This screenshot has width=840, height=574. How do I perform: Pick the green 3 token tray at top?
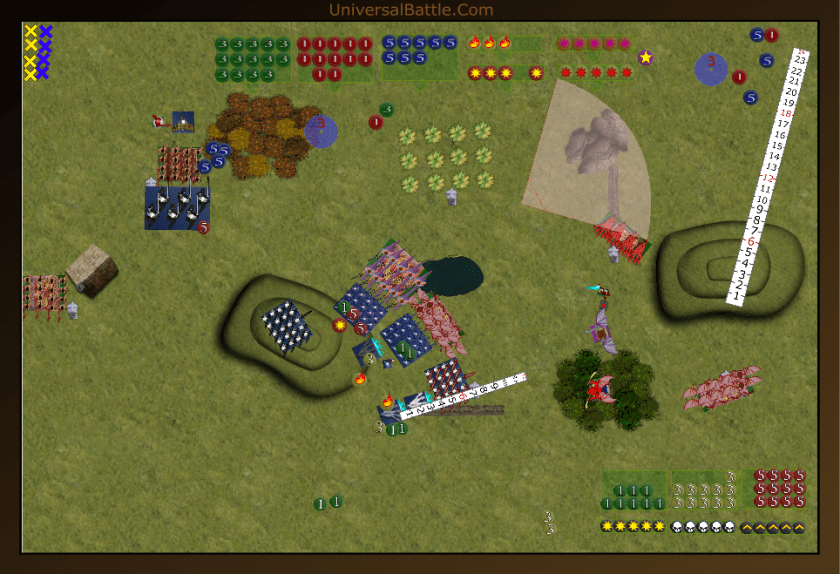click(252, 59)
